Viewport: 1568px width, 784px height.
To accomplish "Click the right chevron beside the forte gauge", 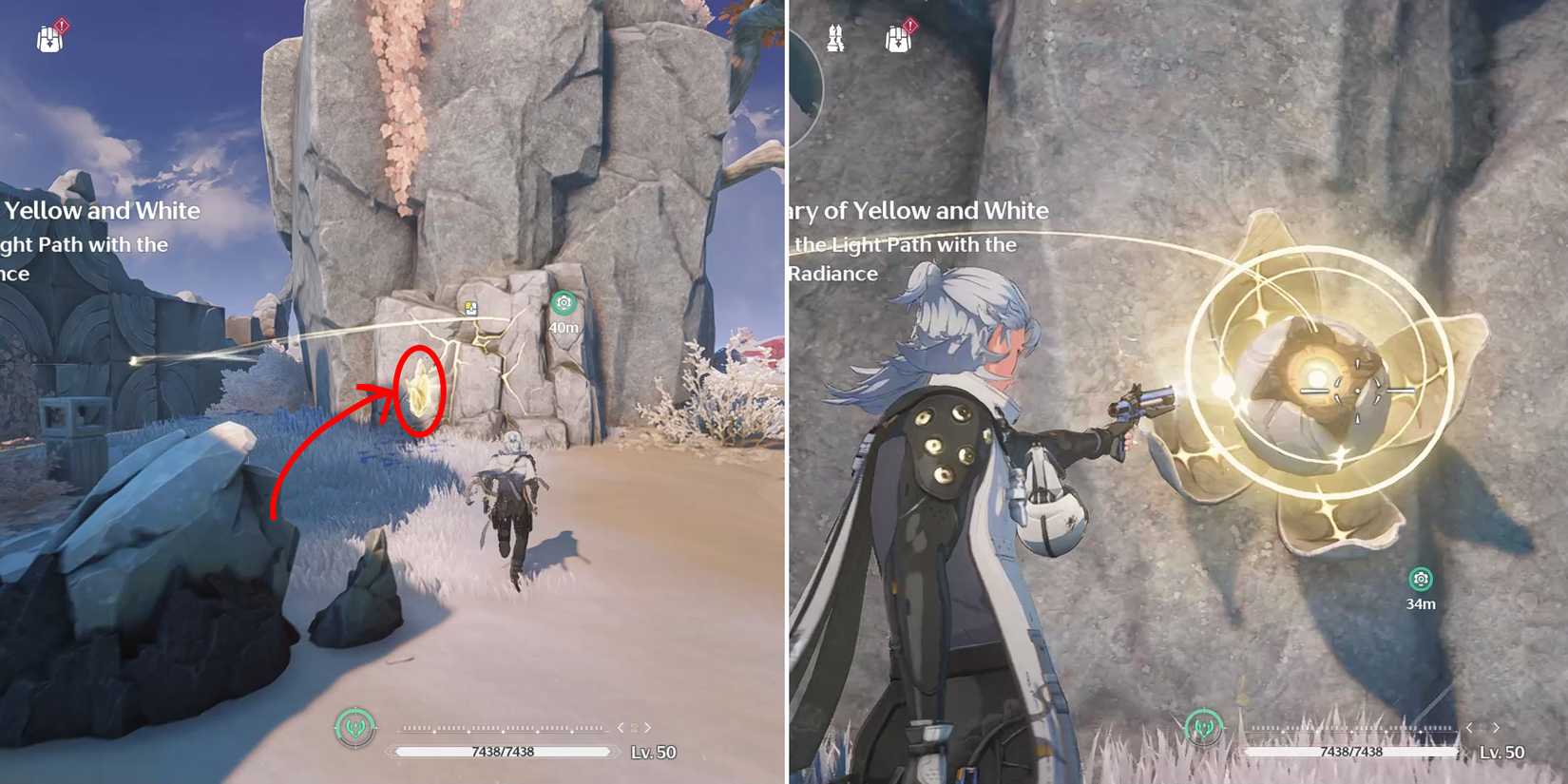I will 650,727.
